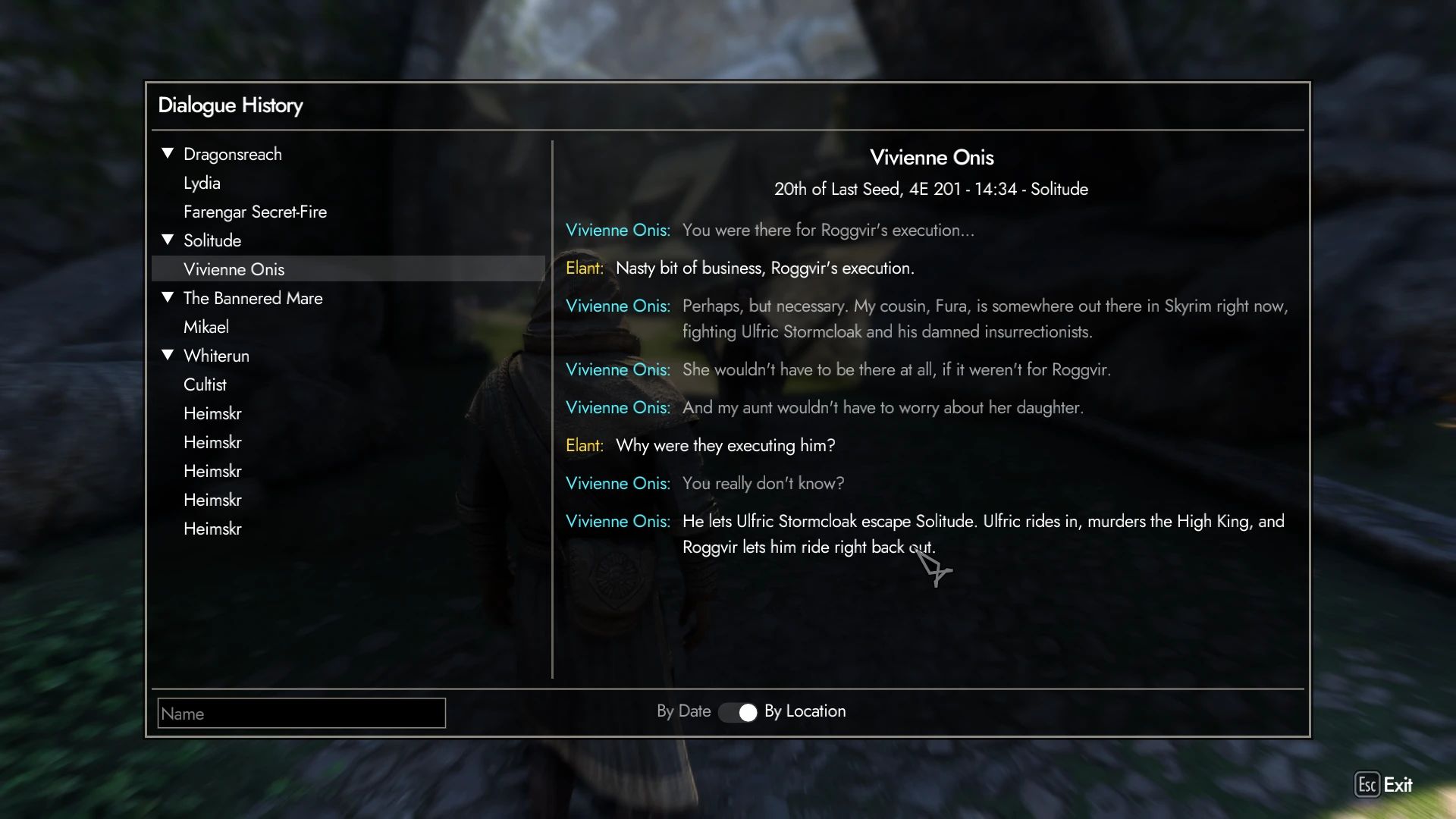Select Lydia's dialogue history
1456x819 pixels.
(202, 183)
